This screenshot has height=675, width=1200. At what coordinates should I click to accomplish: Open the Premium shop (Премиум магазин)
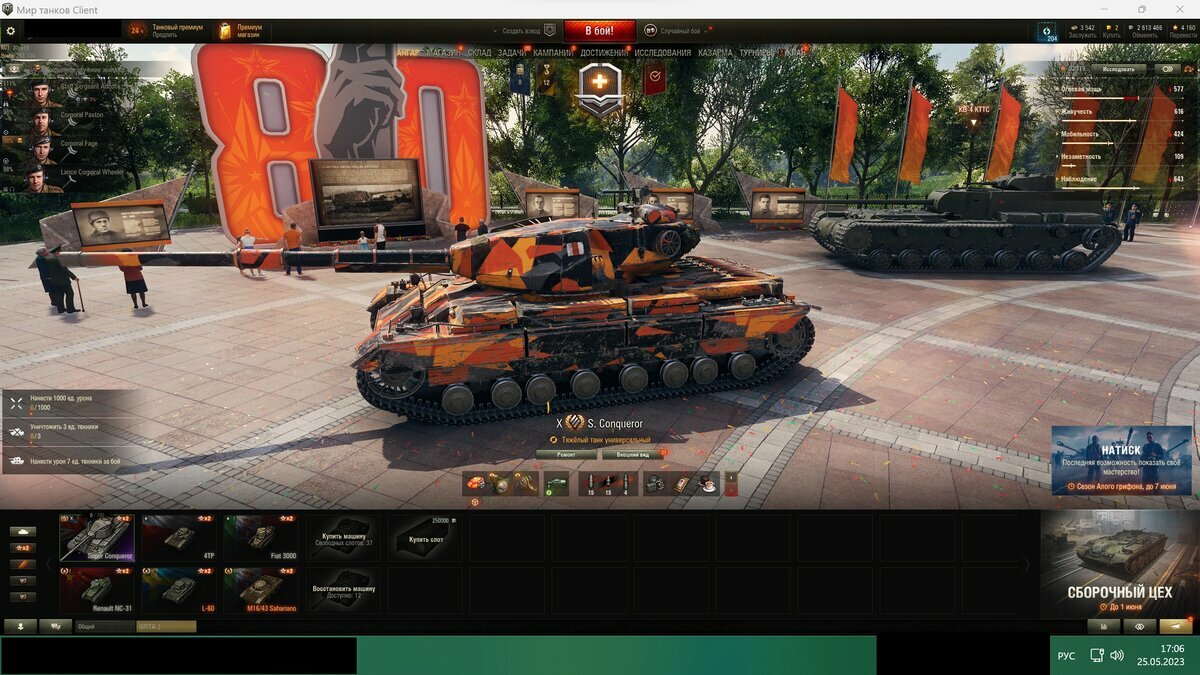pos(240,31)
